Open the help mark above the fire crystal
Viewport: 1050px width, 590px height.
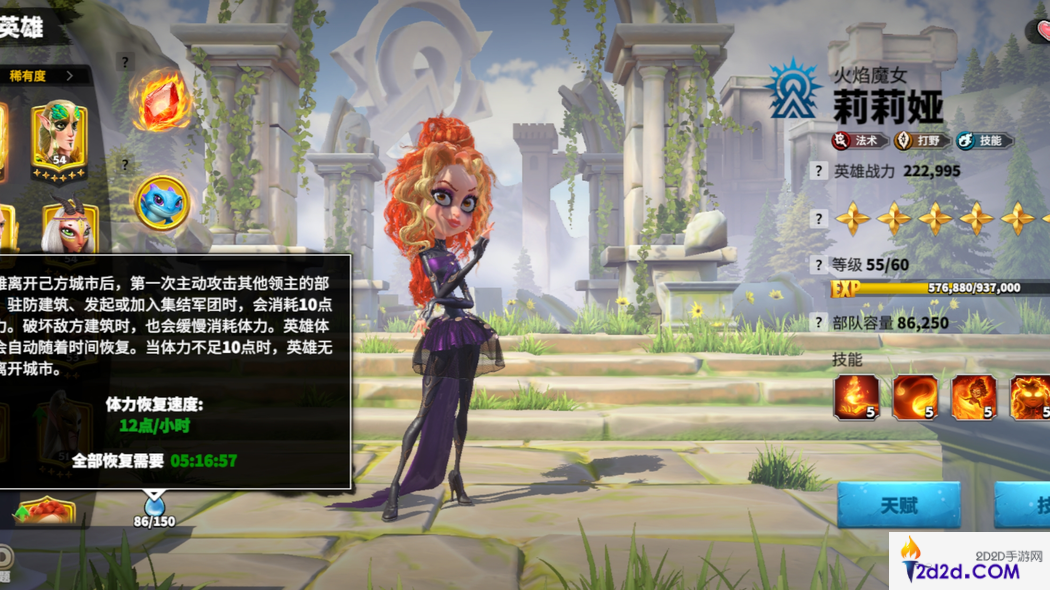pos(125,61)
